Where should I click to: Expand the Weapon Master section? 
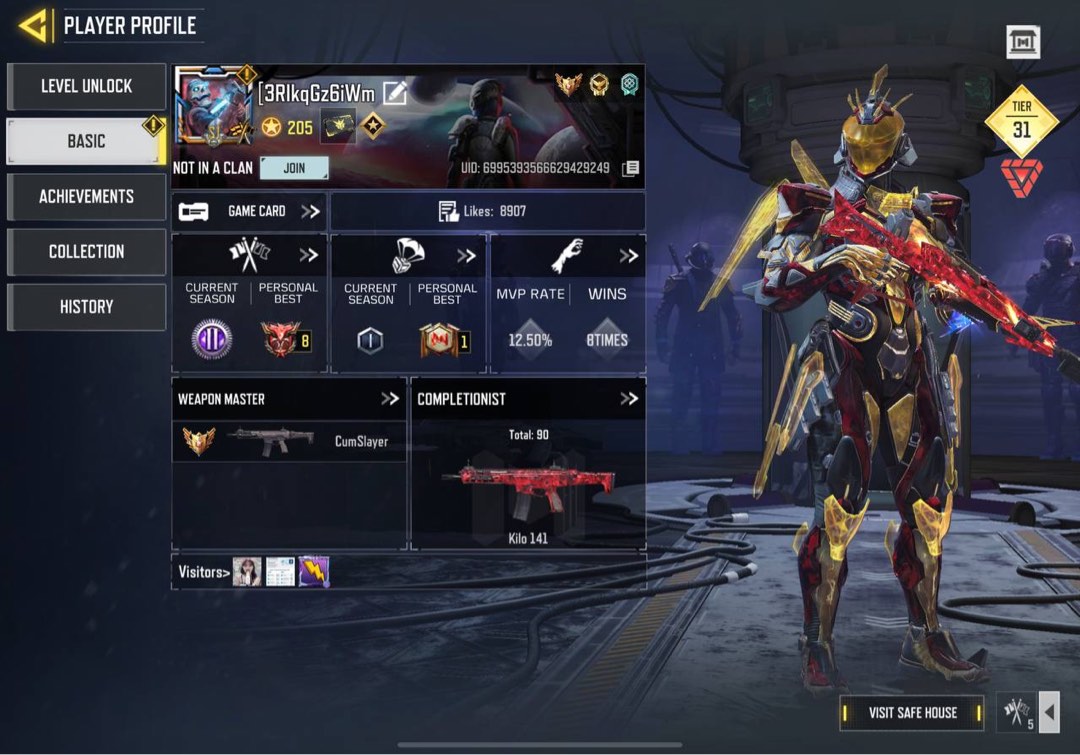(390, 399)
